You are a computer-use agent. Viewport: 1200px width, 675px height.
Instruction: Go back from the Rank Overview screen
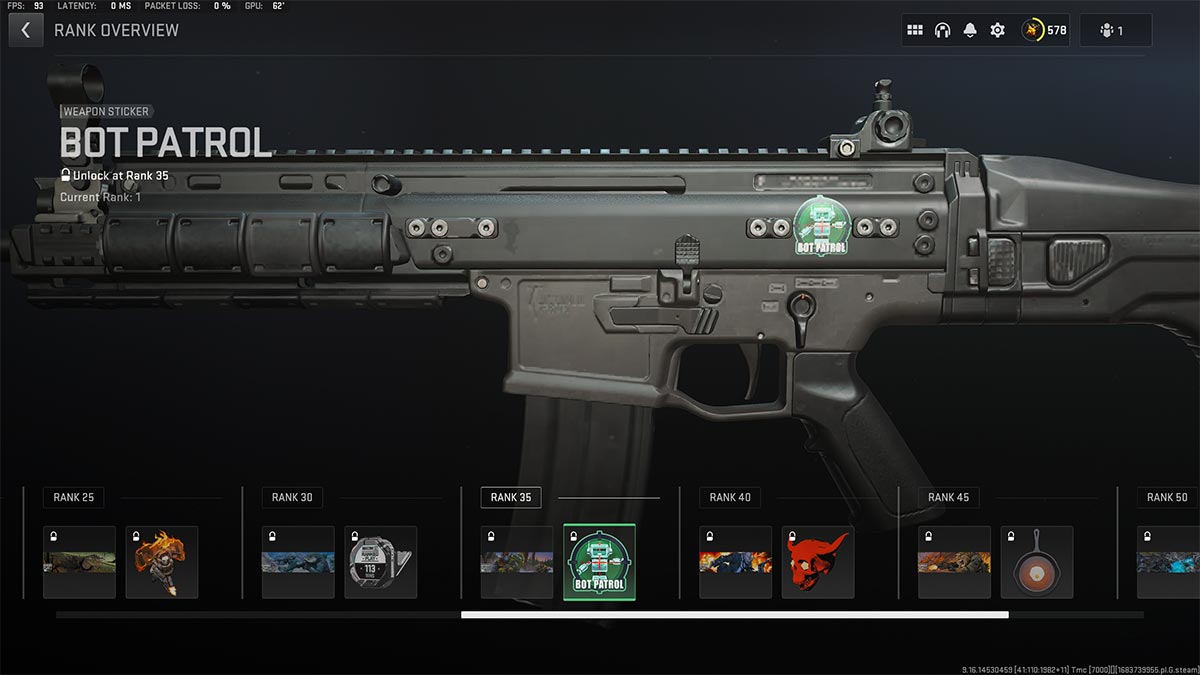coord(25,30)
